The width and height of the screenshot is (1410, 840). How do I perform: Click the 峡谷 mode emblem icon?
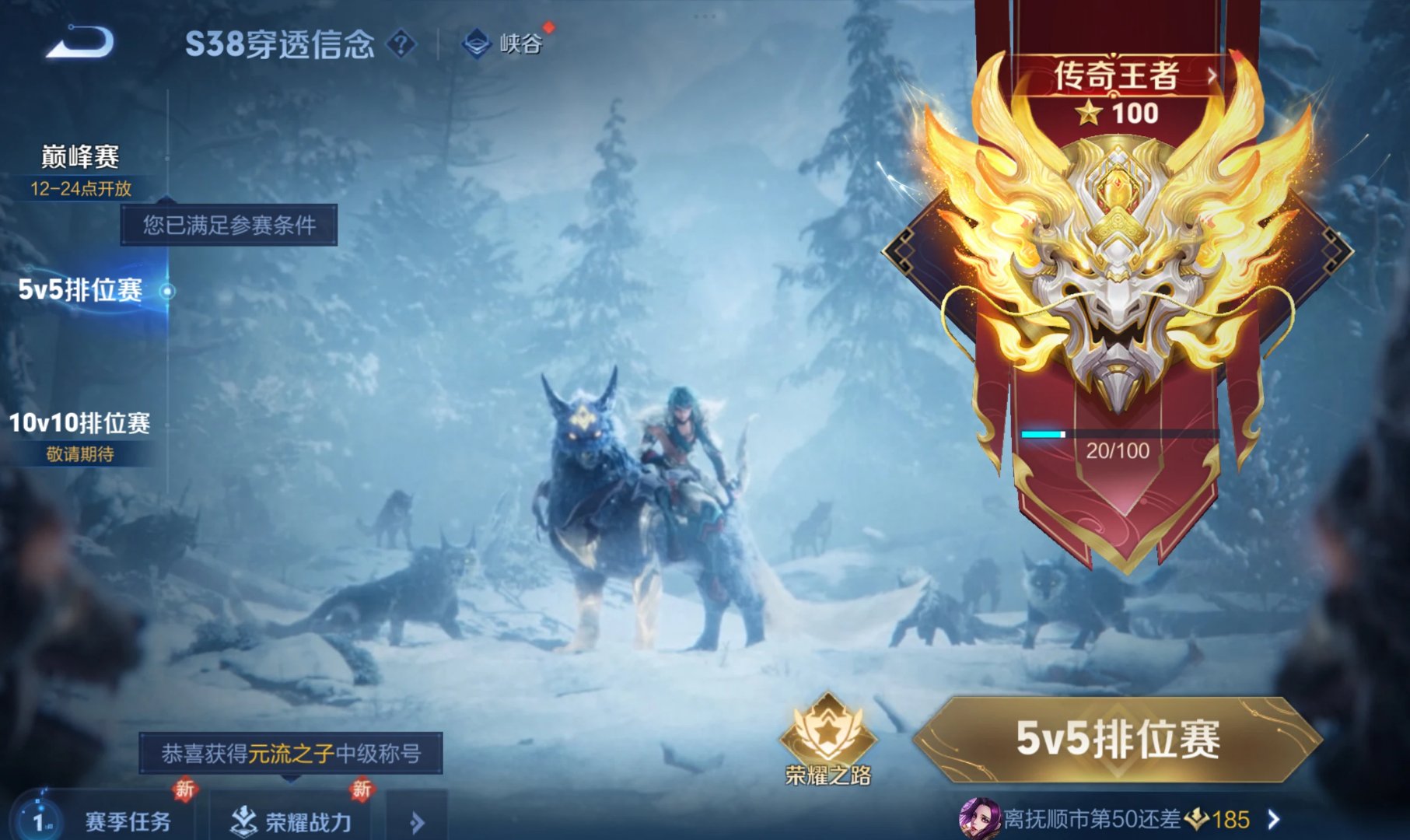(x=478, y=44)
